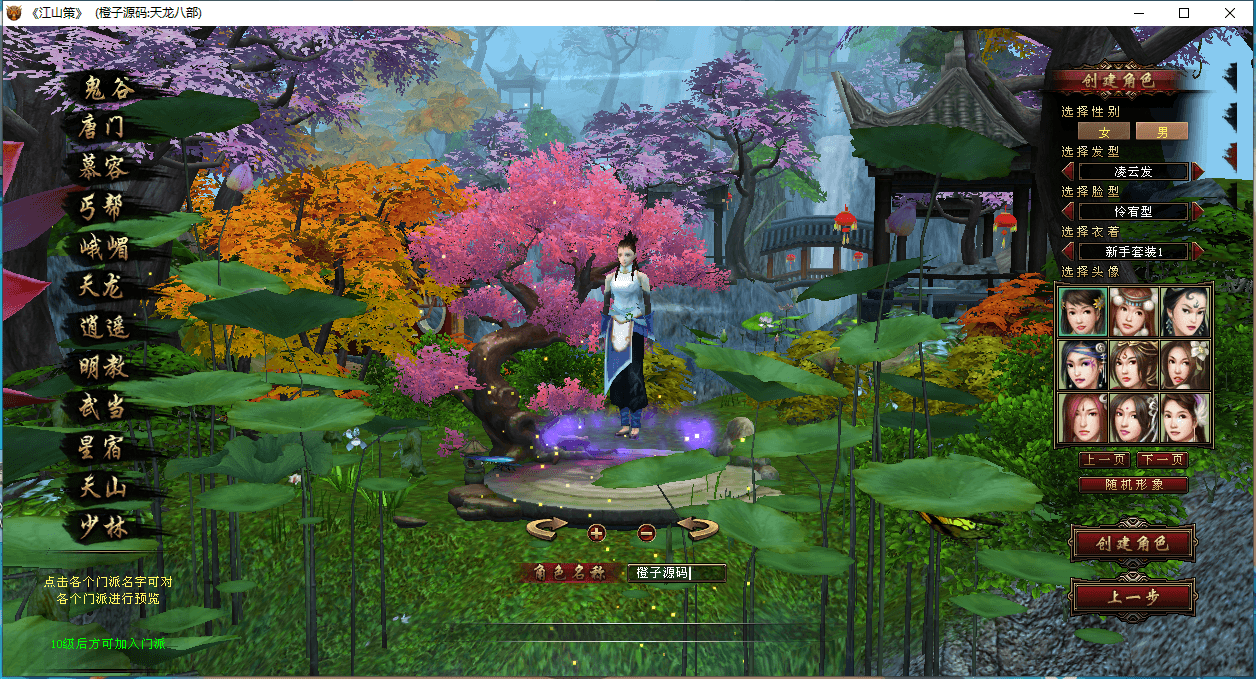Zoom in character with plus button

[x=597, y=532]
